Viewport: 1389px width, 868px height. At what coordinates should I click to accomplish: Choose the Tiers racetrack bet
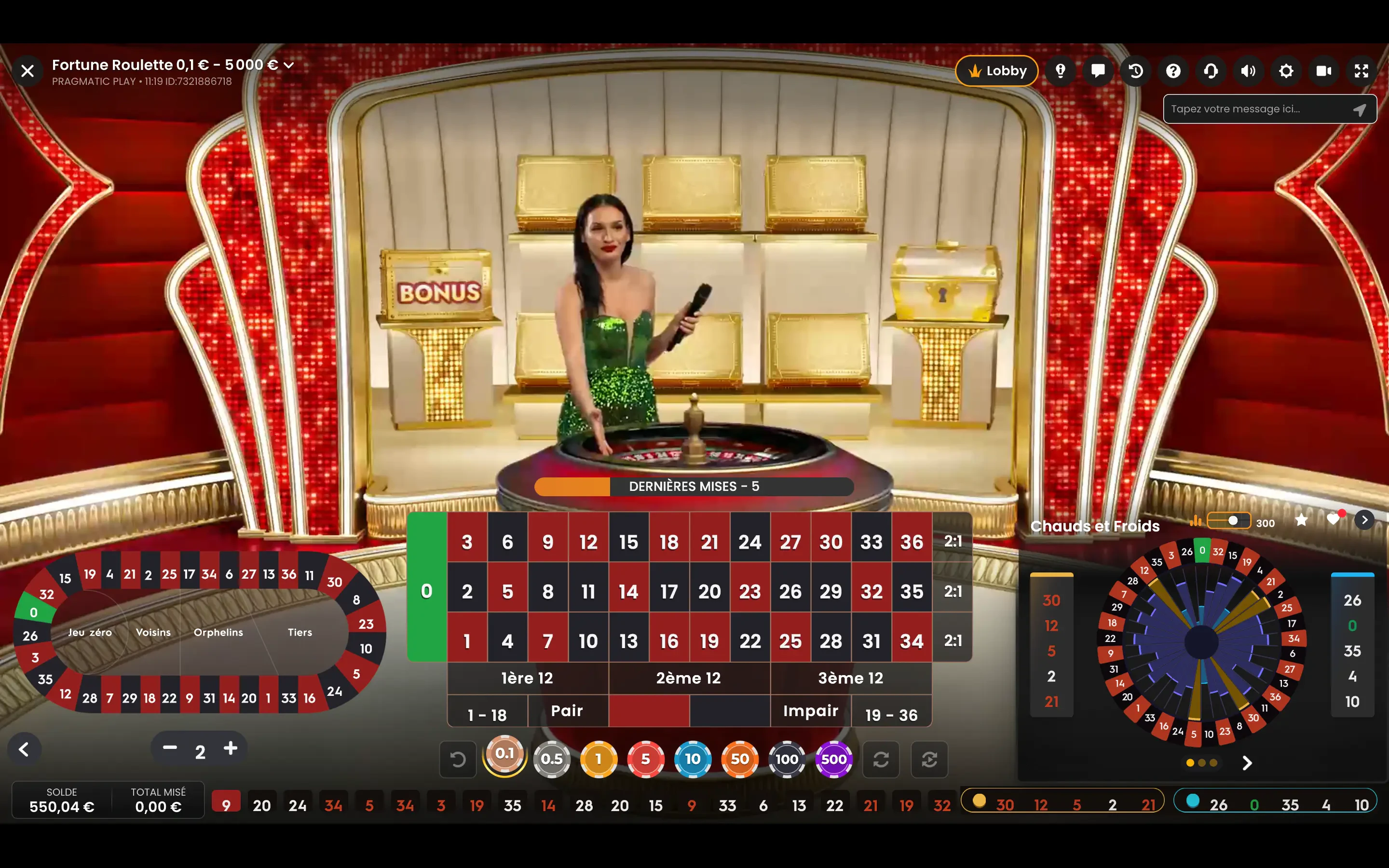pyautogui.click(x=300, y=632)
